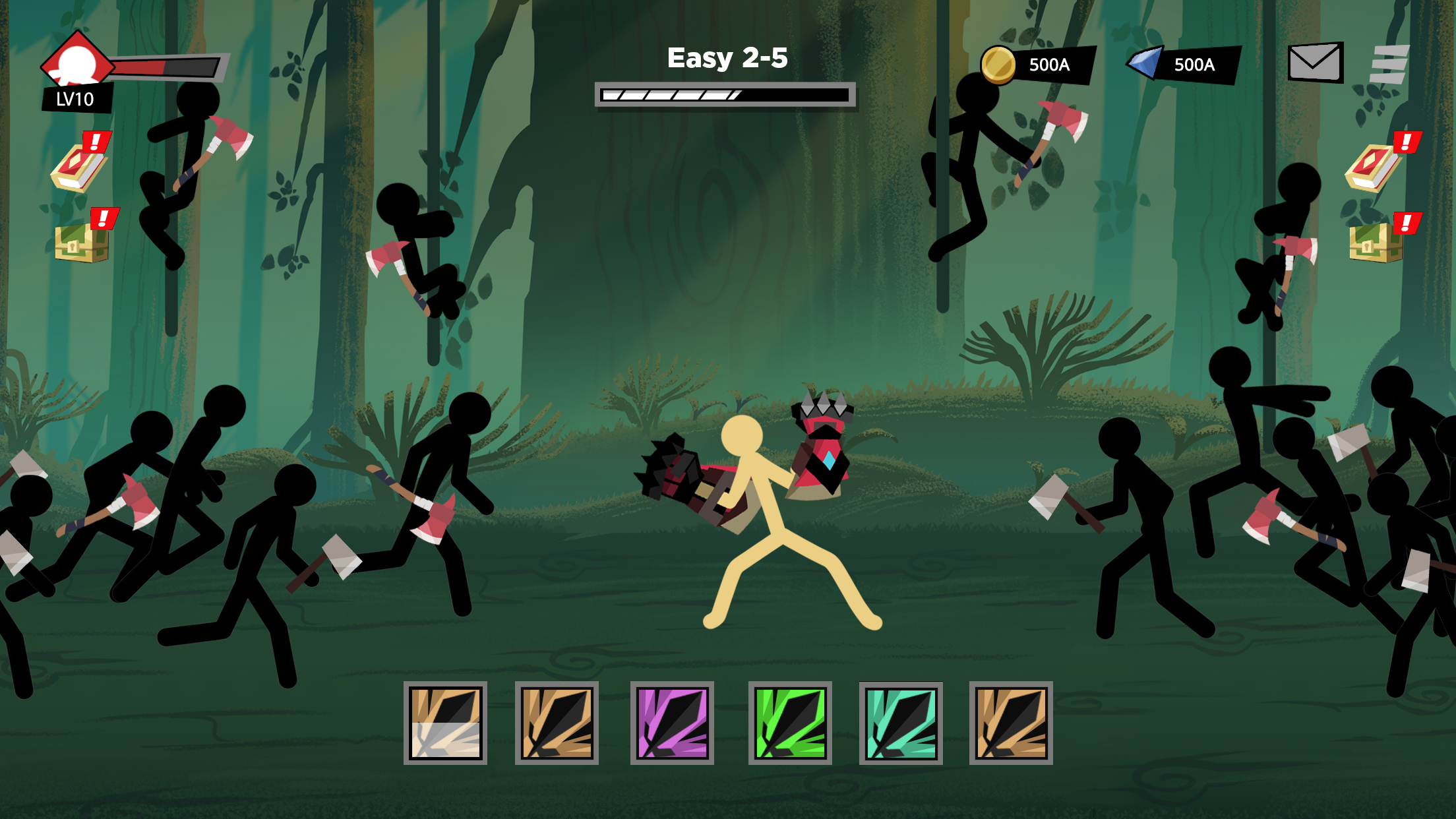Trigger the teal slash skill
Image resolution: width=1456 pixels, height=819 pixels.
(x=901, y=723)
